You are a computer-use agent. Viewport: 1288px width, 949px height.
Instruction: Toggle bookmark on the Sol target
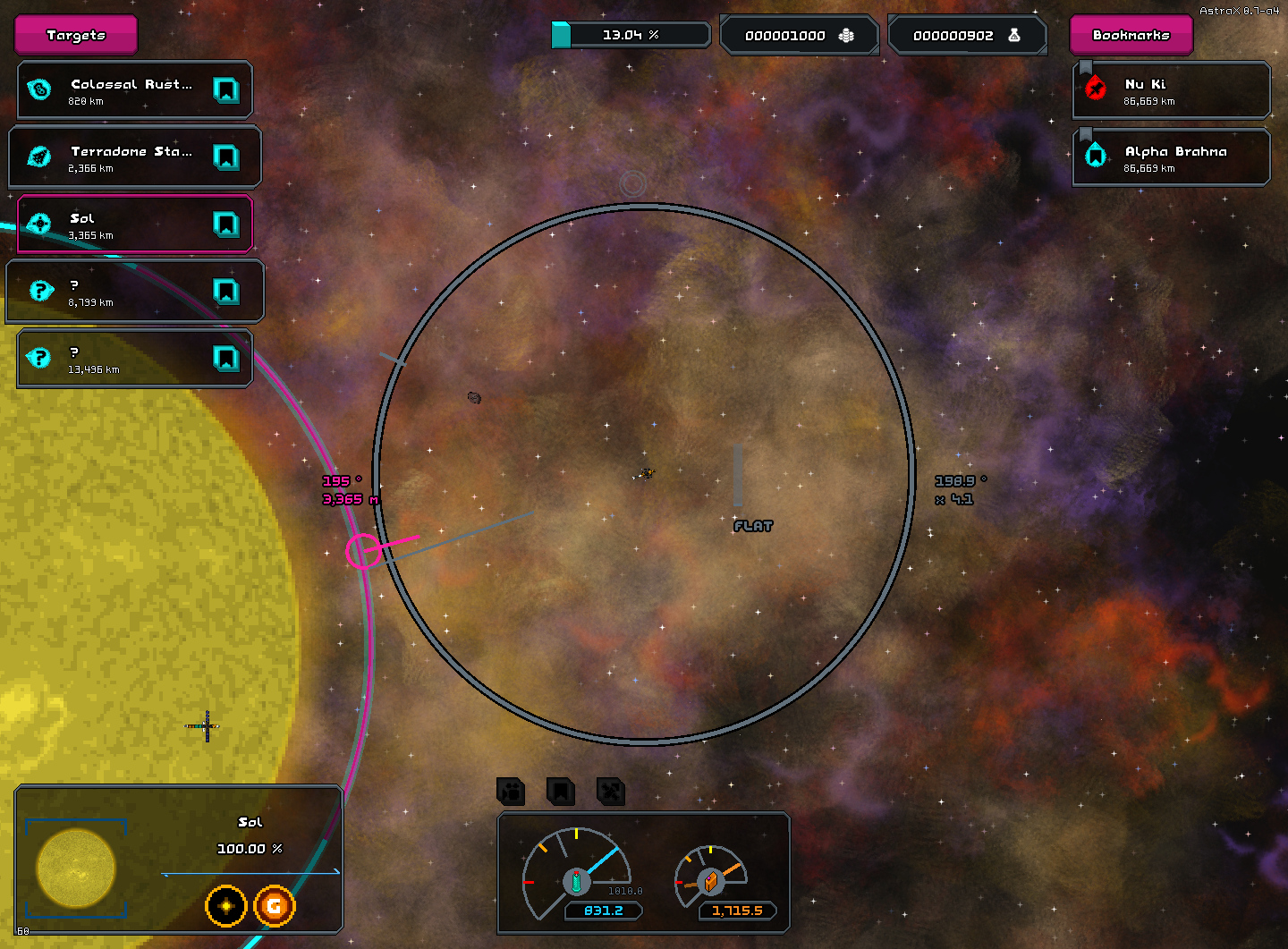226,225
